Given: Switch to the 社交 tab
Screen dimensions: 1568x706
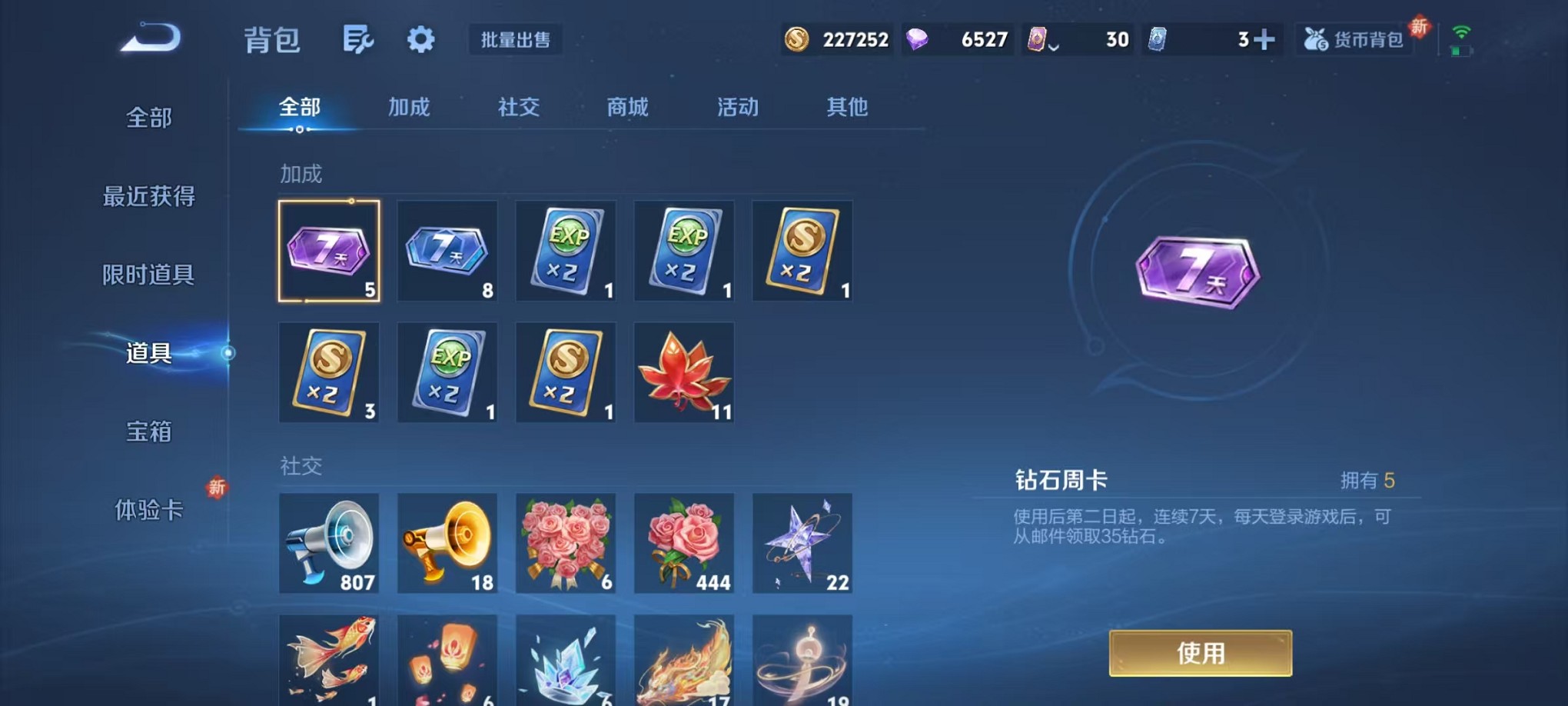Looking at the screenshot, I should click(517, 108).
